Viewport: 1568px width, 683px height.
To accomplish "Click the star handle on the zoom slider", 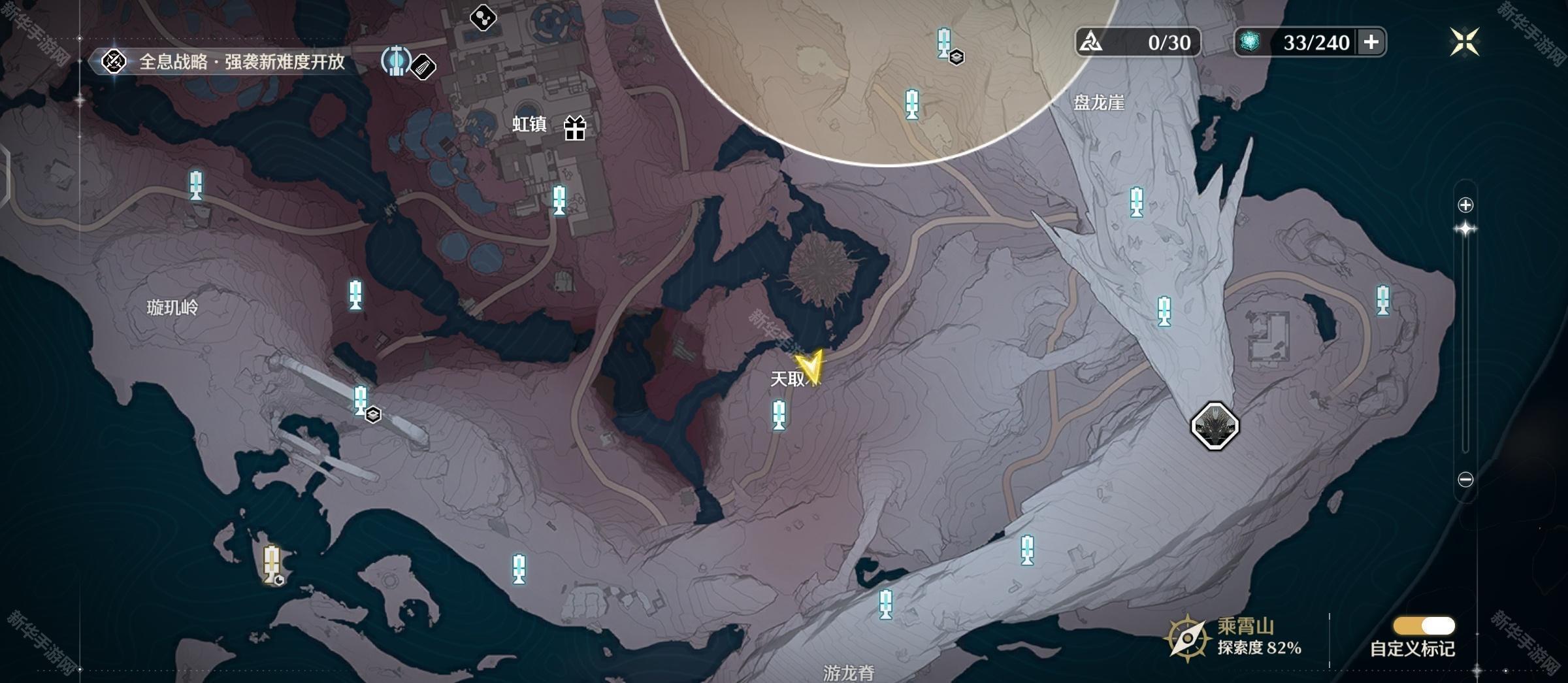I will (x=1465, y=229).
